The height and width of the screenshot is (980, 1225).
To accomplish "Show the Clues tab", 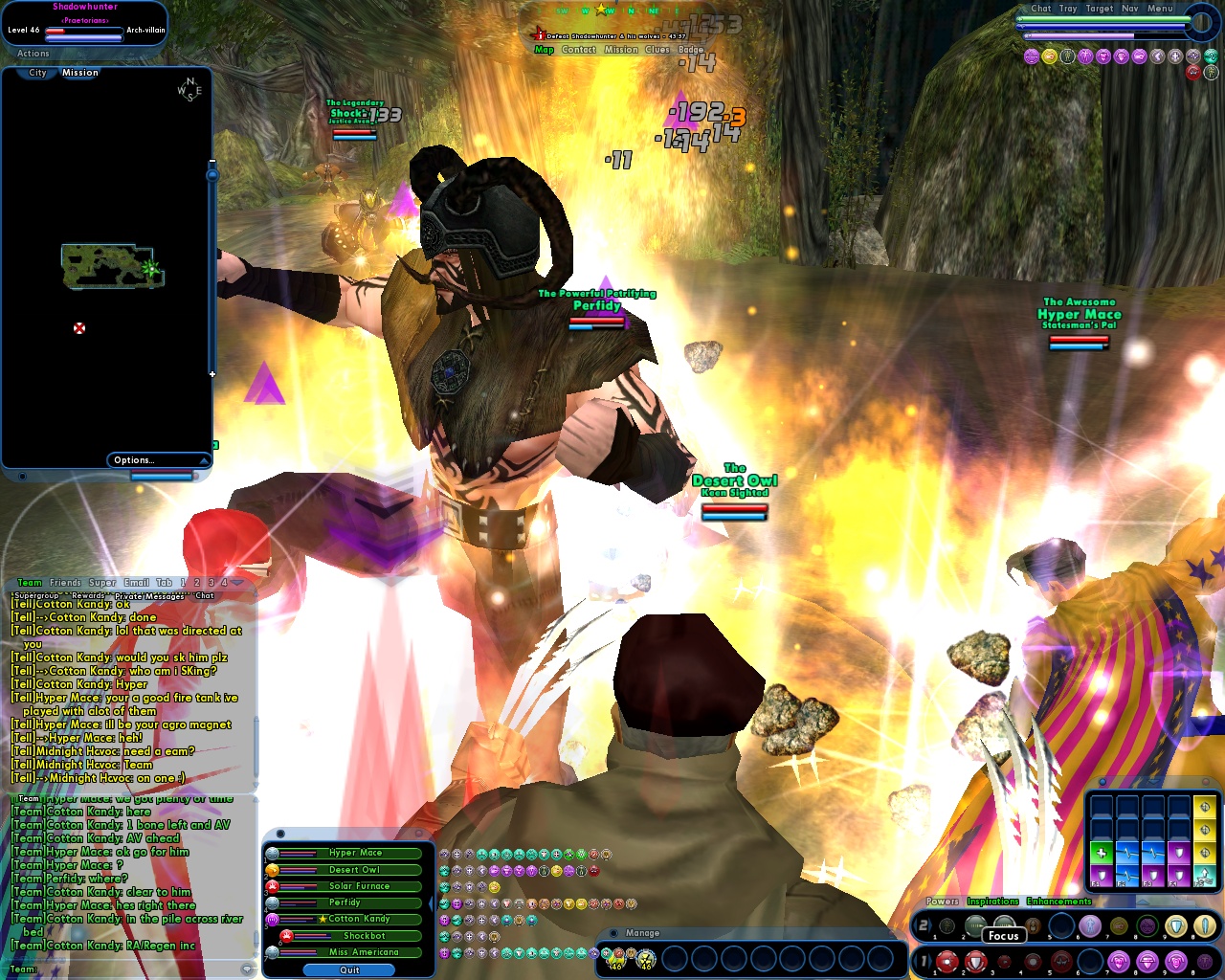I will [x=657, y=50].
